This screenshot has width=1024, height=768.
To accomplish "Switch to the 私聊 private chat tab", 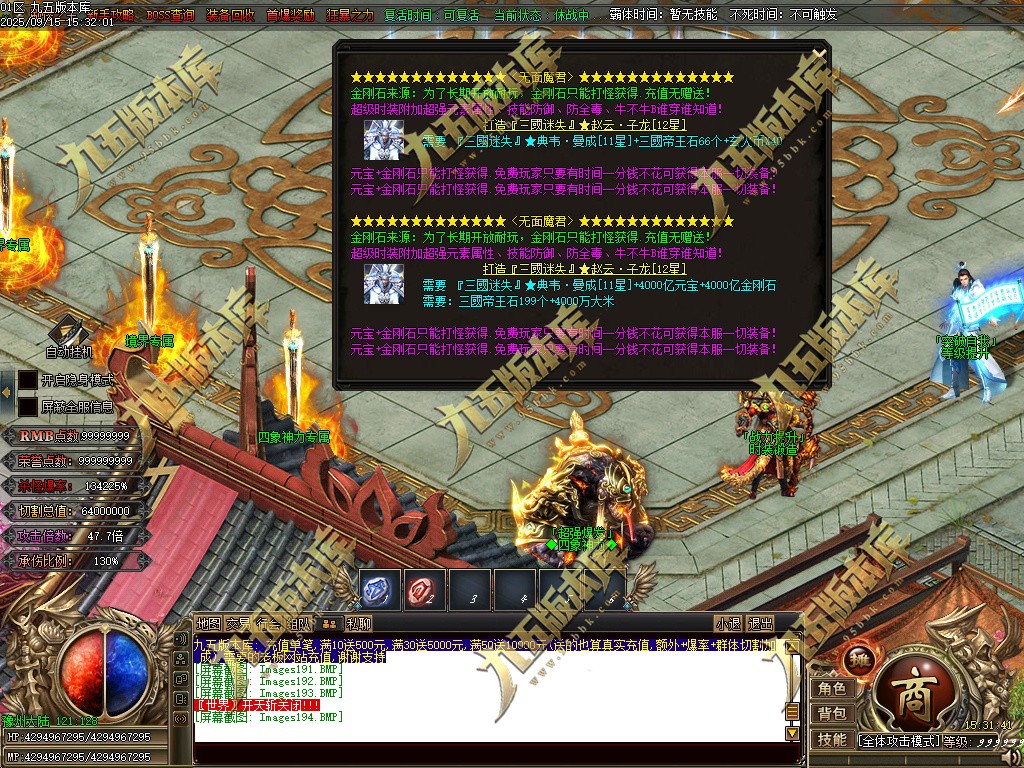I will [x=358, y=624].
